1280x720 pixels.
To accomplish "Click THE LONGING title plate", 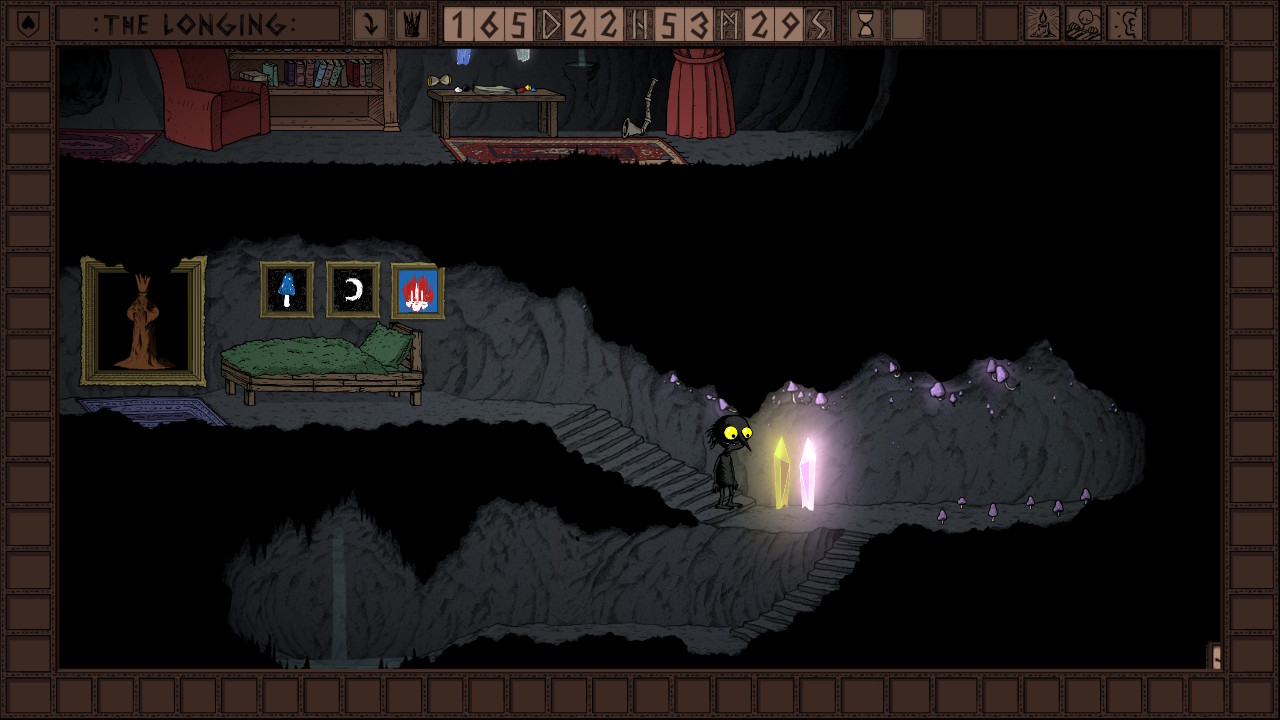I will [x=197, y=24].
